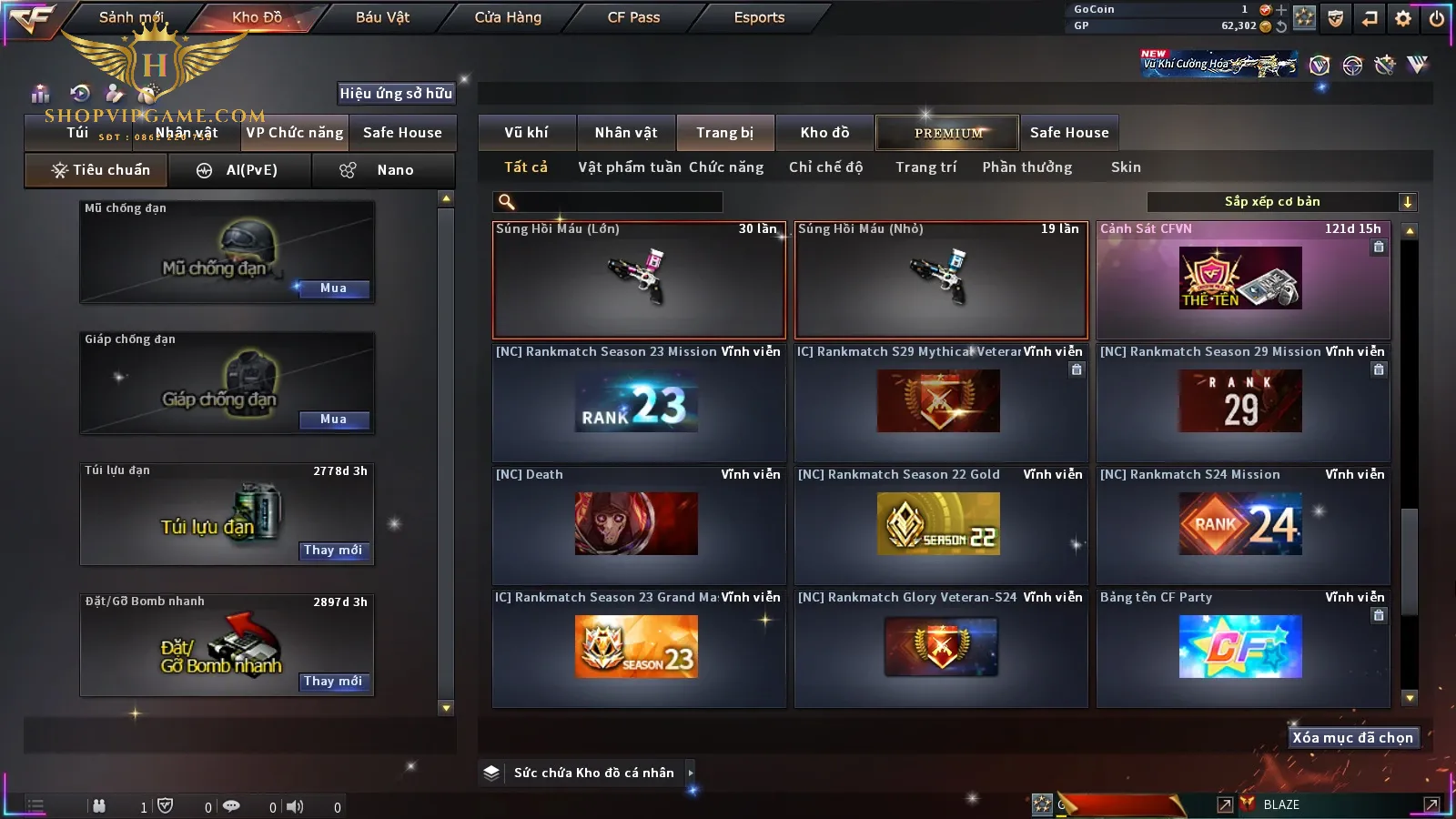Viewport: 1456px width, 819px height.
Task: Click the power icon to exit
Action: click(x=1437, y=18)
